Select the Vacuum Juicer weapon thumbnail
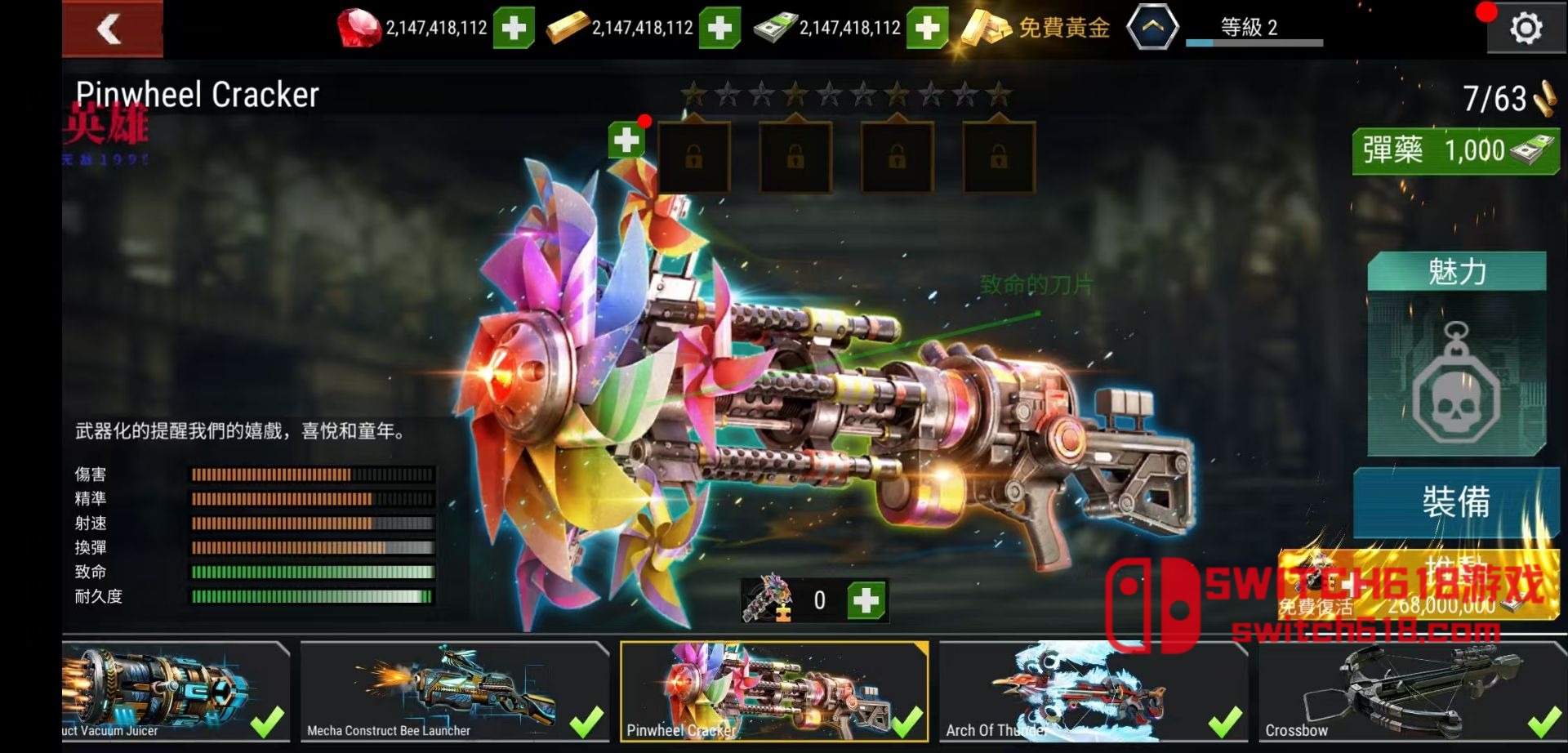1568x753 pixels. tap(175, 691)
